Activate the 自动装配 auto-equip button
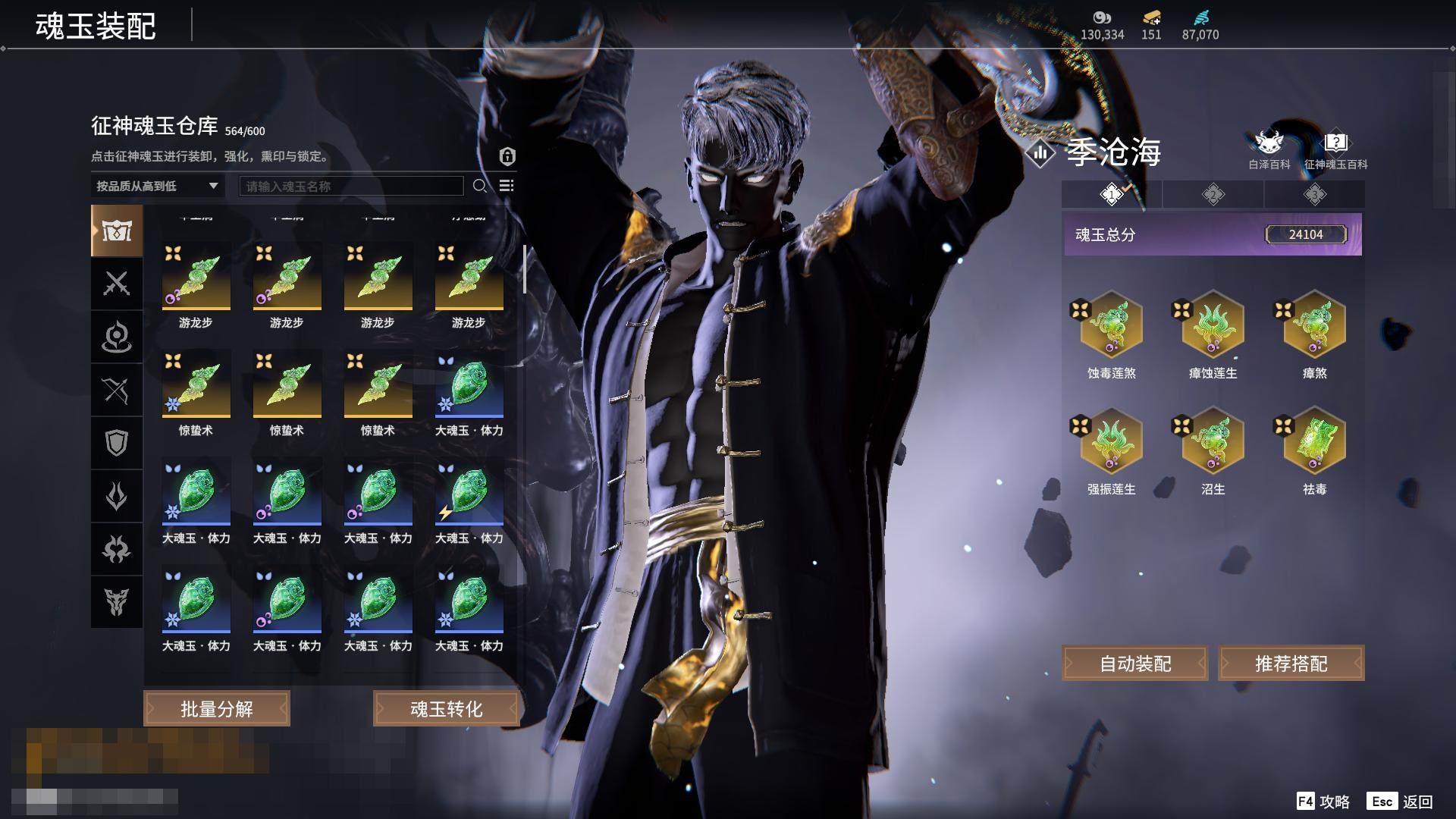1456x819 pixels. pos(1134,664)
